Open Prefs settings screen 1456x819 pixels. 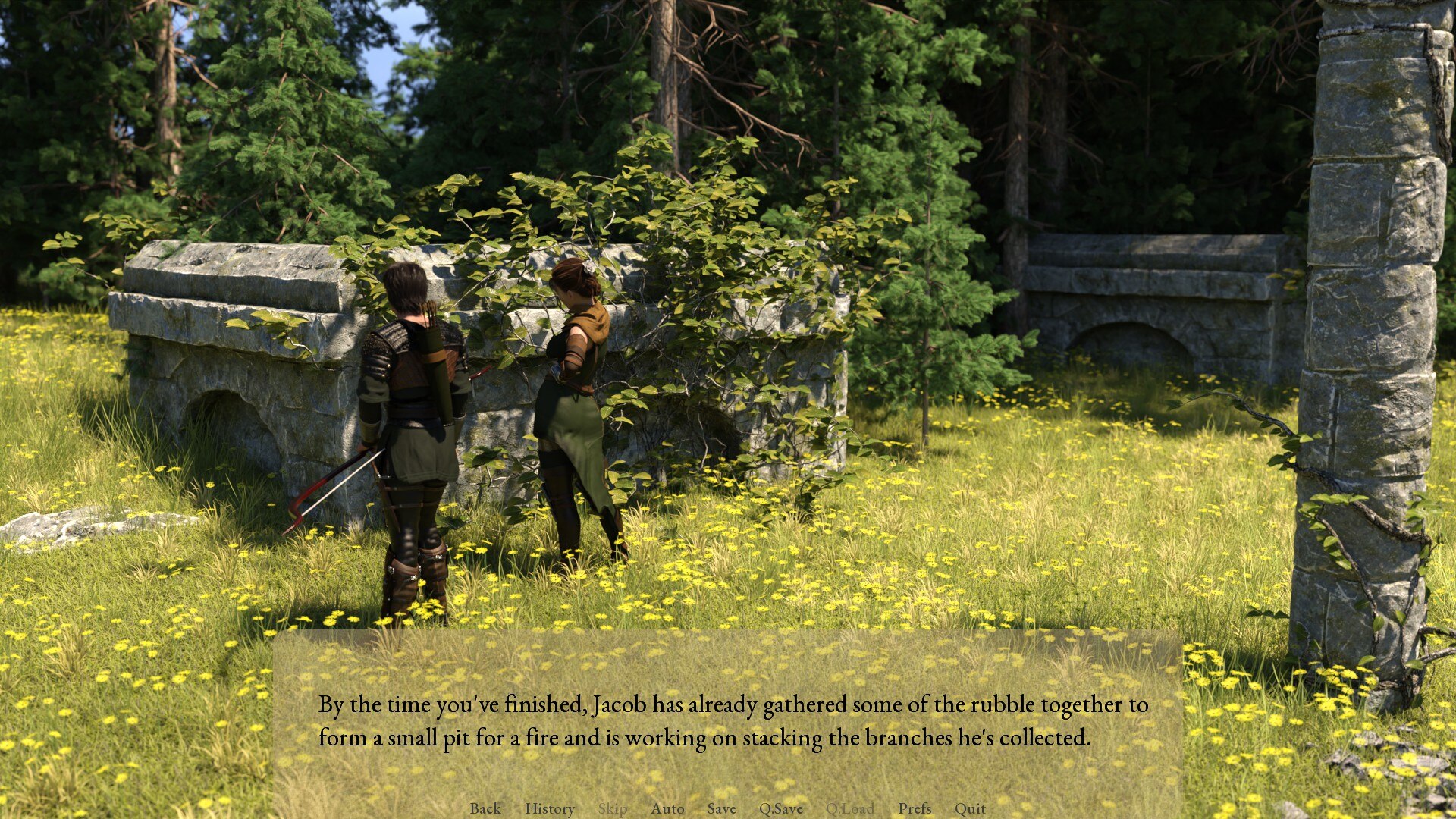coord(915,808)
